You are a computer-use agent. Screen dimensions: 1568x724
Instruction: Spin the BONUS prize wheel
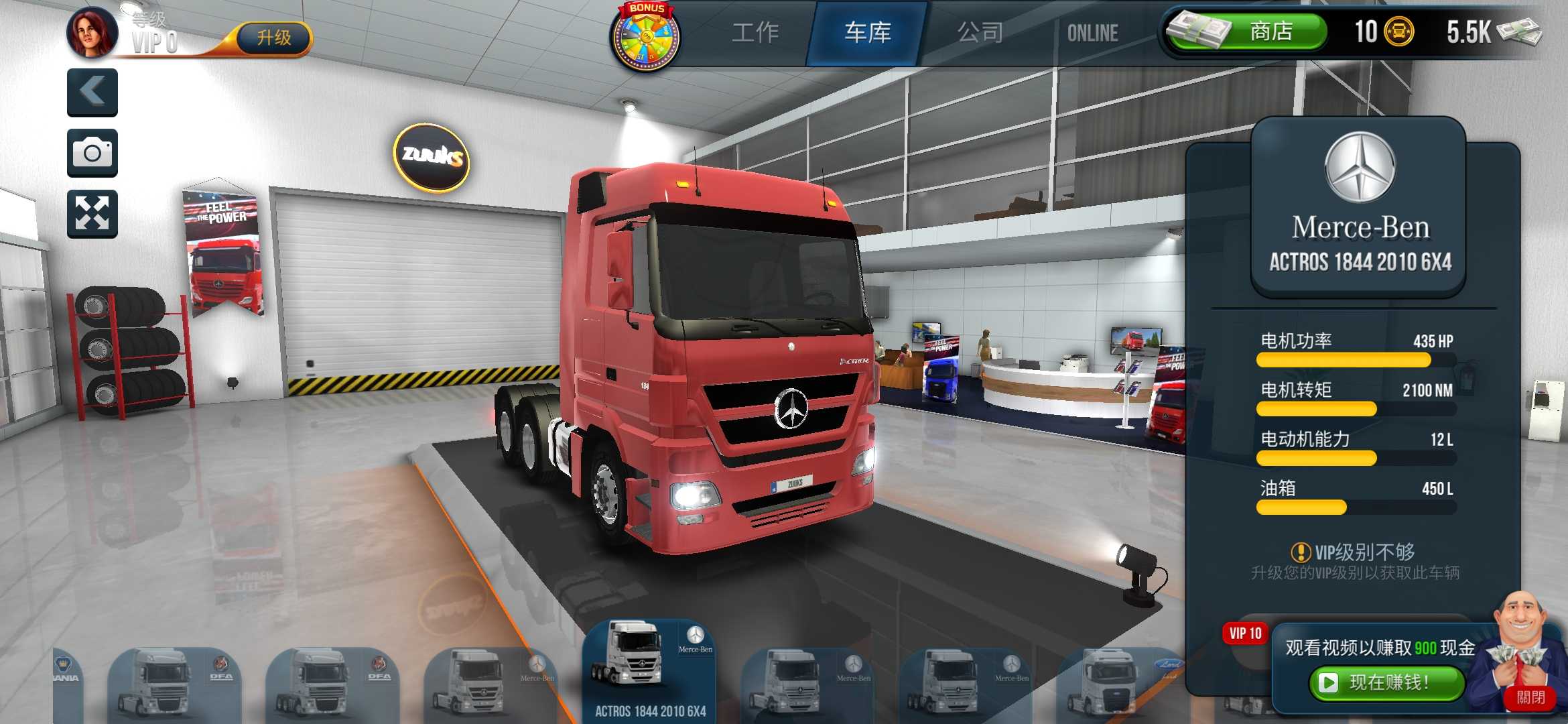[x=645, y=37]
